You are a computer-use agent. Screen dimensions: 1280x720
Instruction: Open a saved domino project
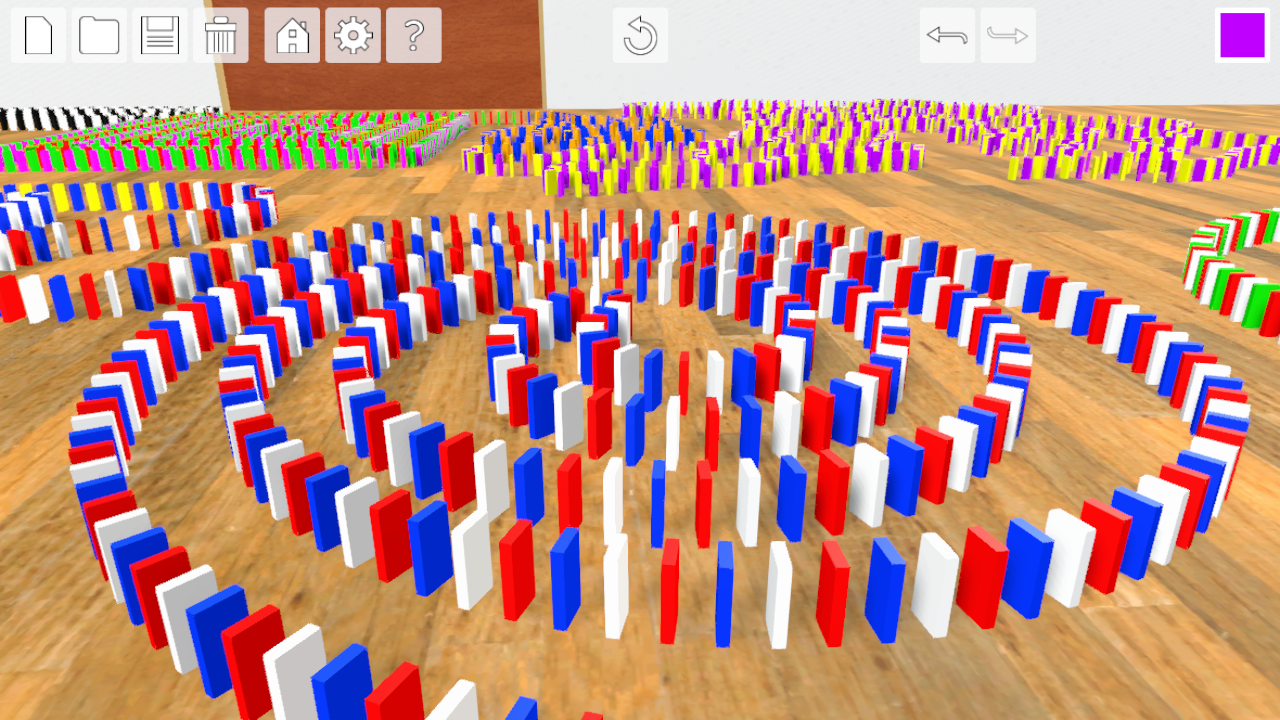point(98,34)
